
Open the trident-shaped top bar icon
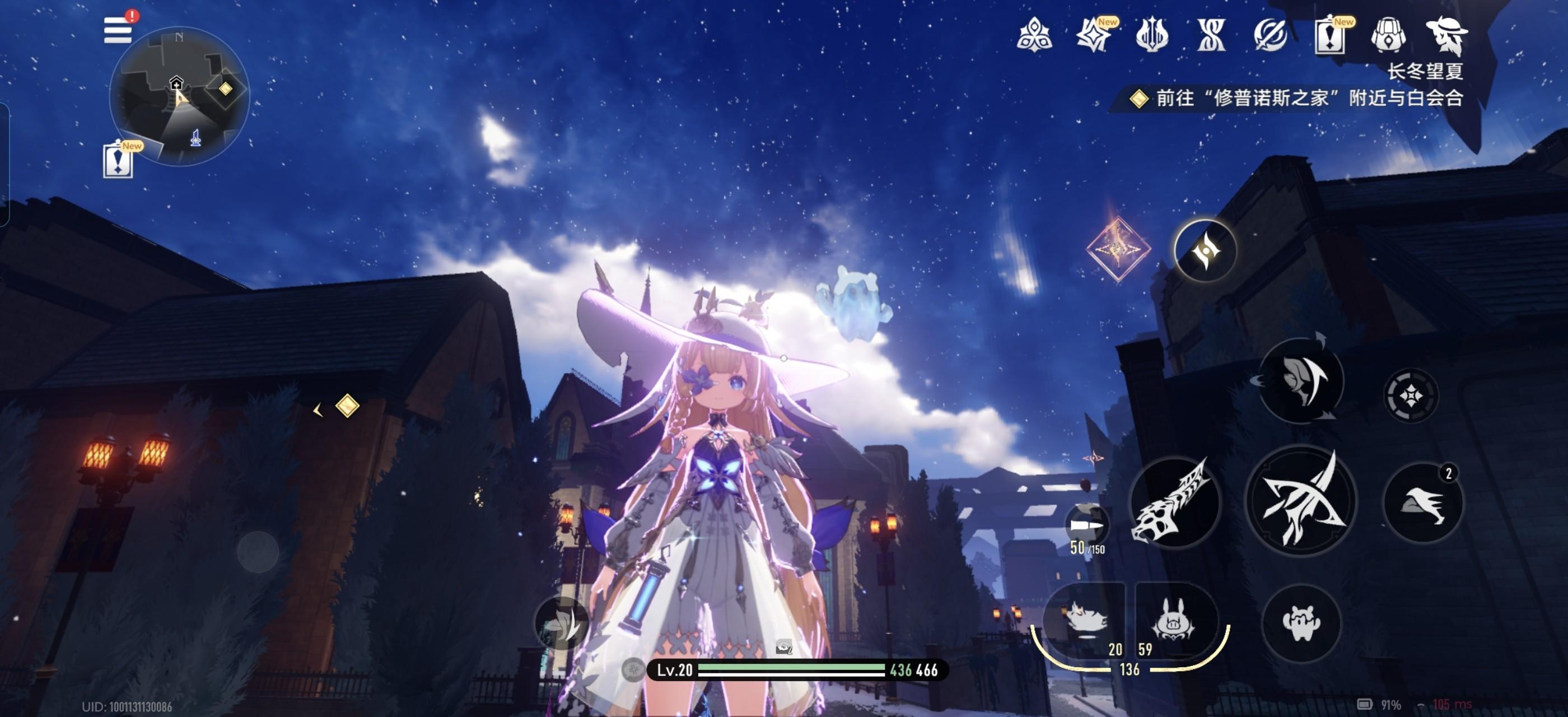coord(1152,35)
